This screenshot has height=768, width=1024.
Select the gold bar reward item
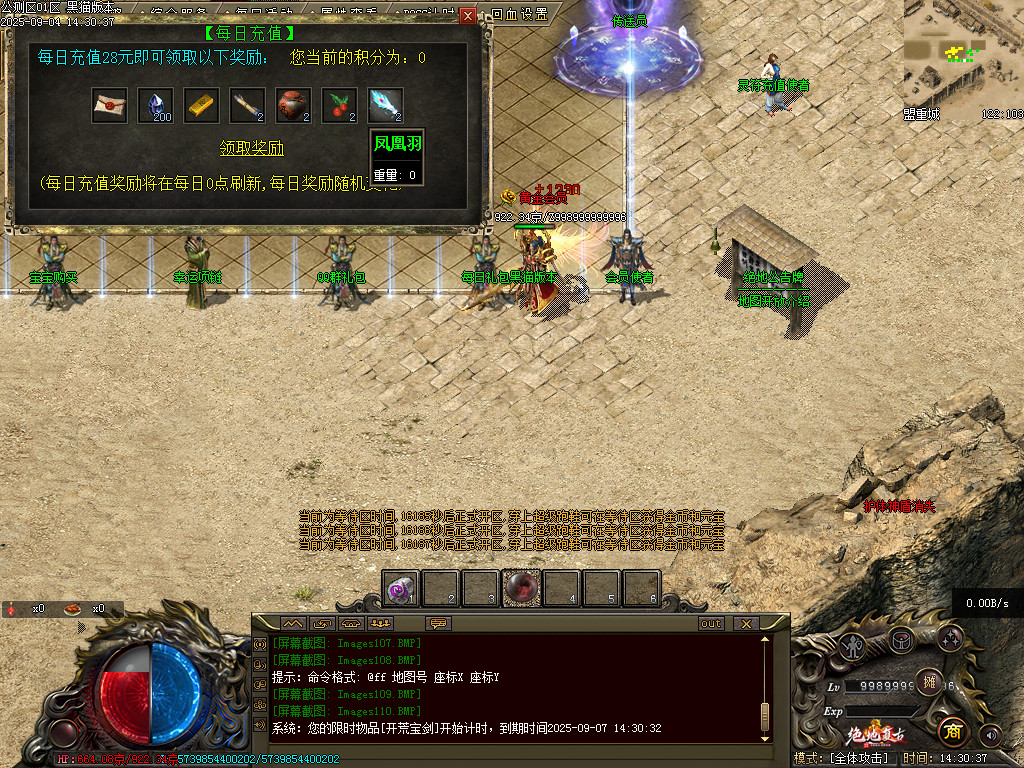tap(201, 106)
